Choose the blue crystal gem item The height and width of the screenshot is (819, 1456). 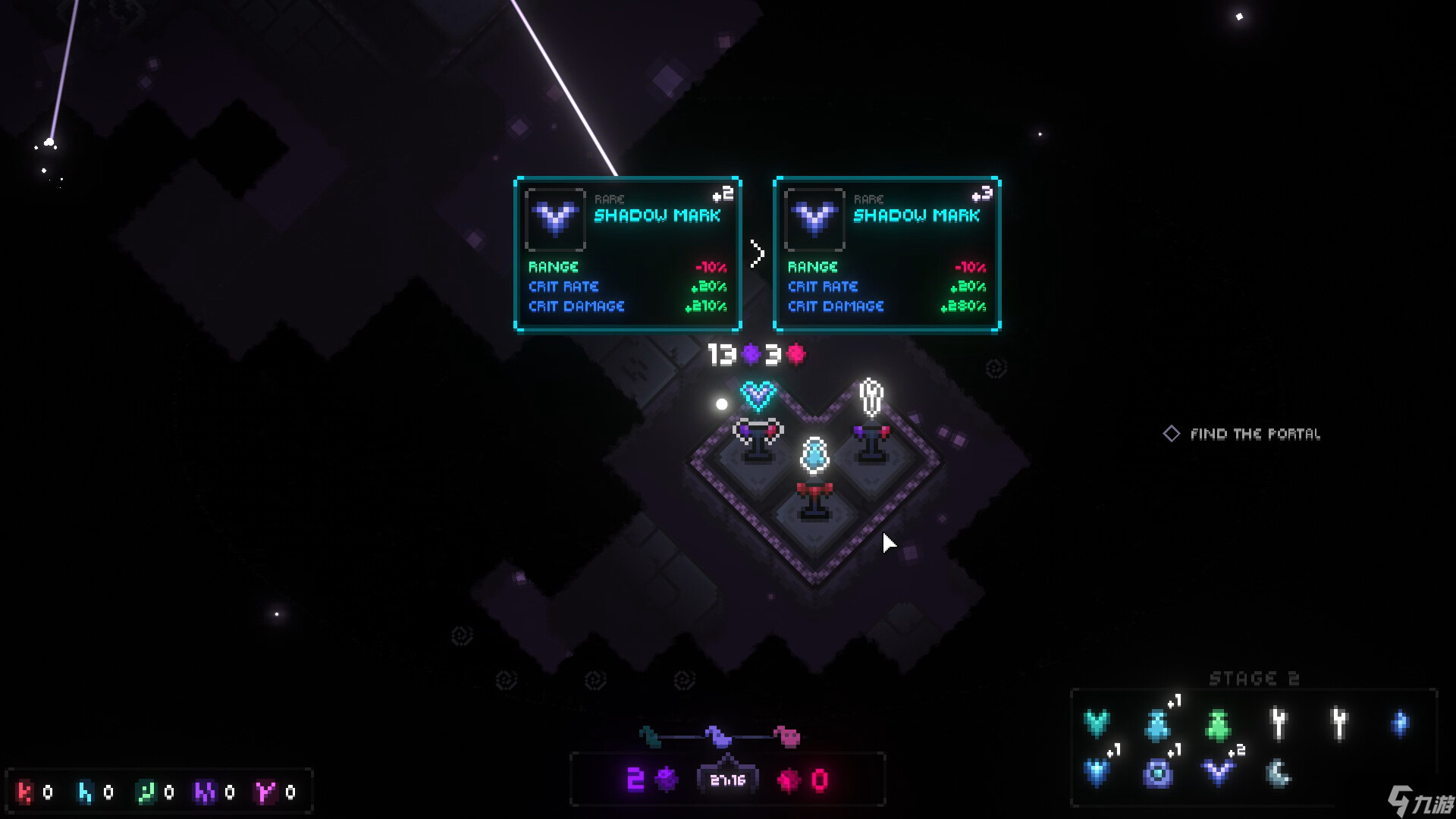point(1400,723)
